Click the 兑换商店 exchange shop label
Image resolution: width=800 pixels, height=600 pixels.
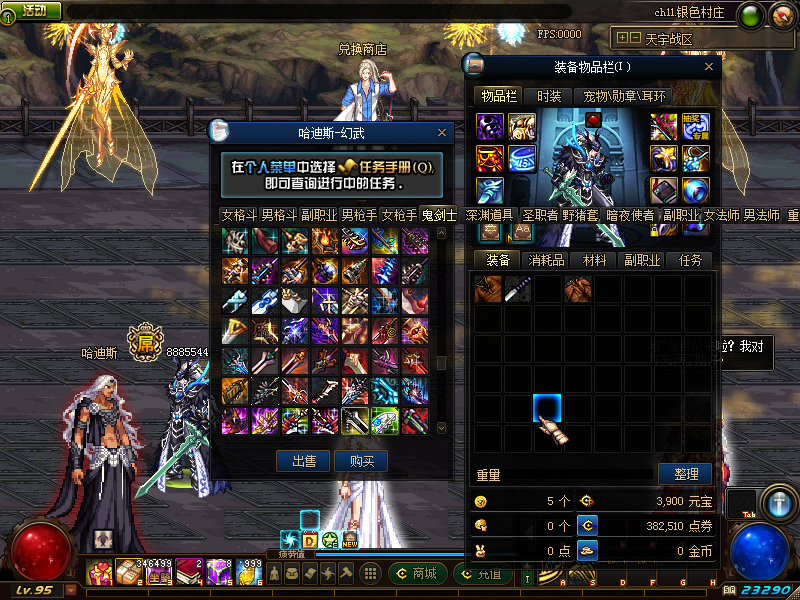[x=362, y=48]
